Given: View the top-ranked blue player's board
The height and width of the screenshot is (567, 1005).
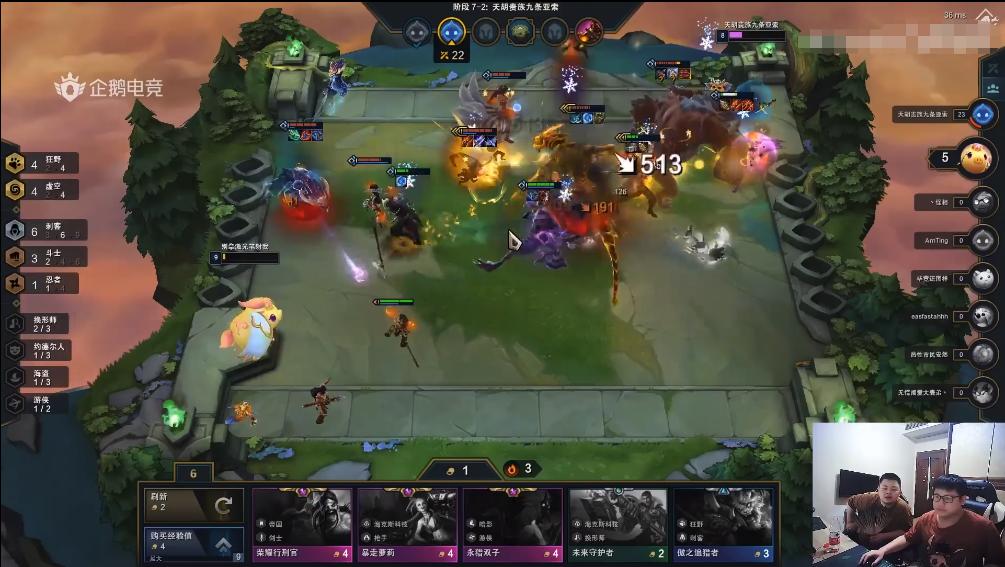Looking at the screenshot, I should (981, 114).
